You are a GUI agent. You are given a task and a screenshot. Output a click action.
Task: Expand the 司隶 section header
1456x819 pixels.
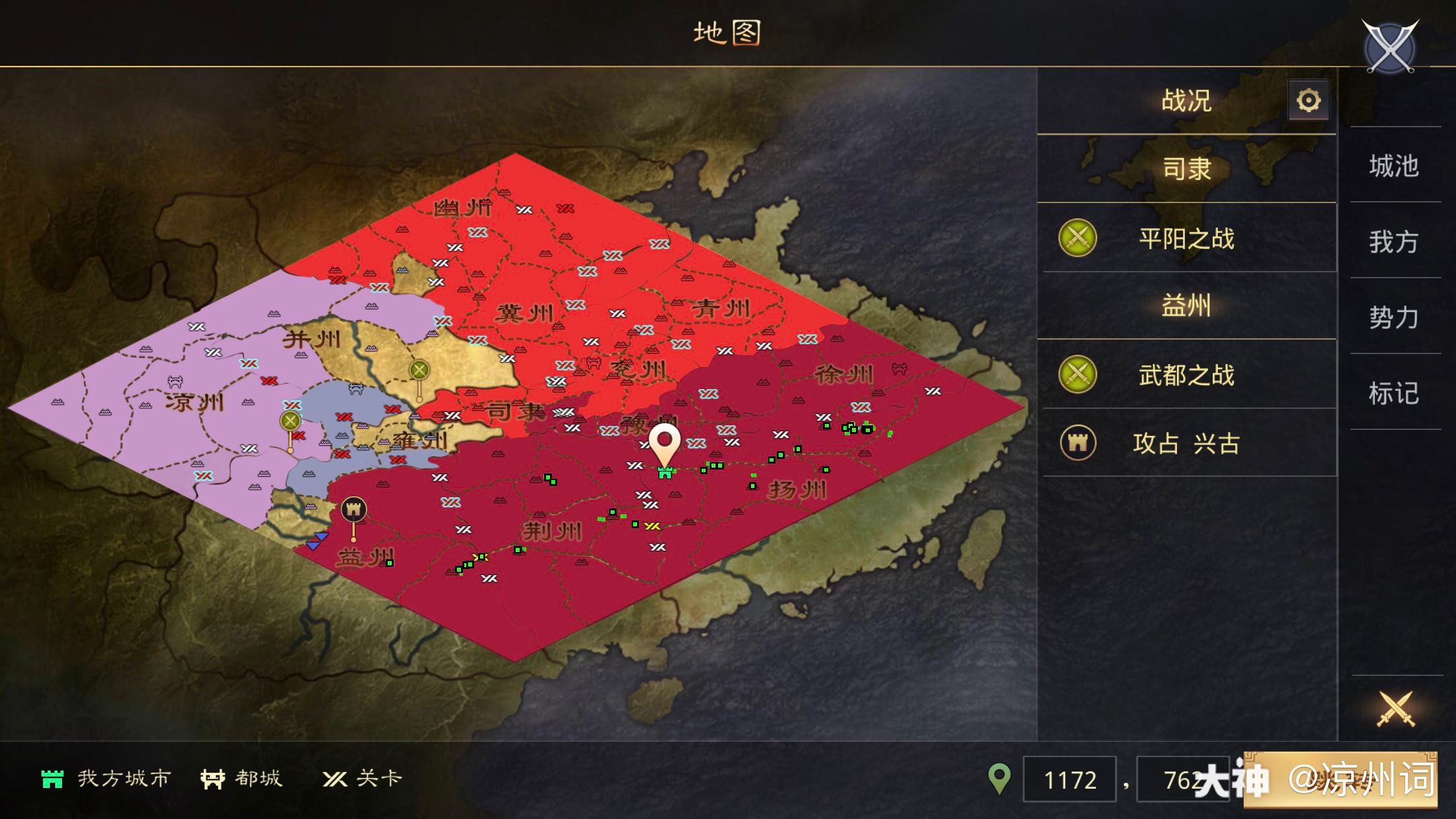coord(1187,169)
